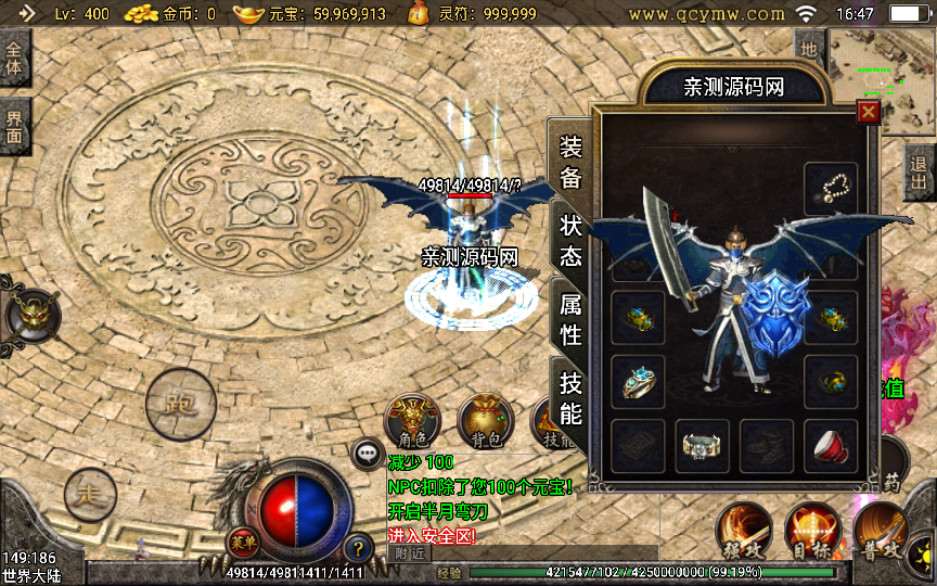This screenshot has width=937, height=586.
Task: Select the 技能 skills tab
Action: coord(571,397)
